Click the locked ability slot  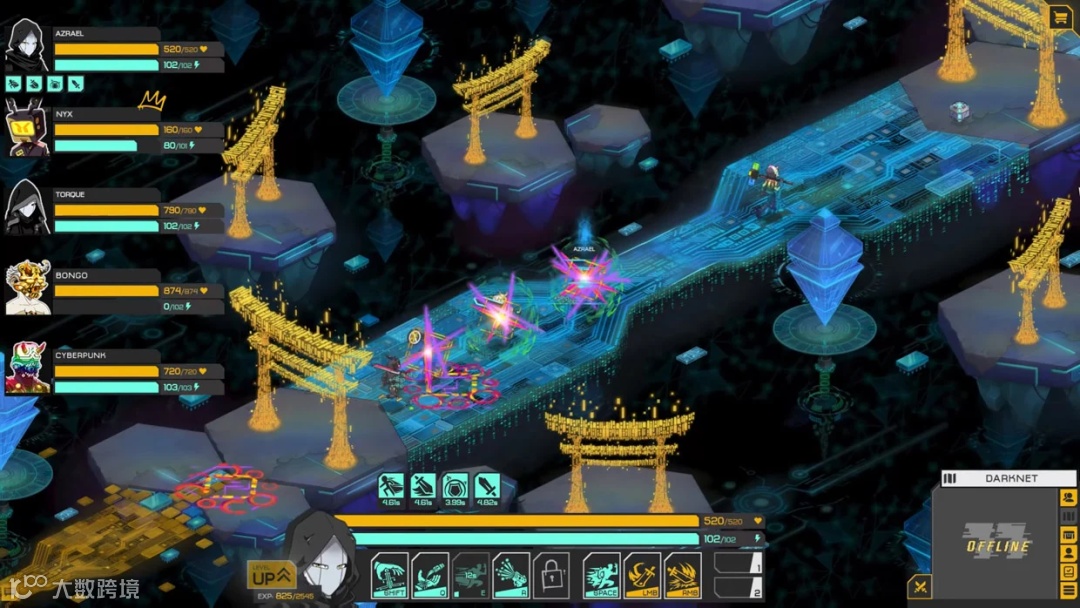tap(551, 576)
